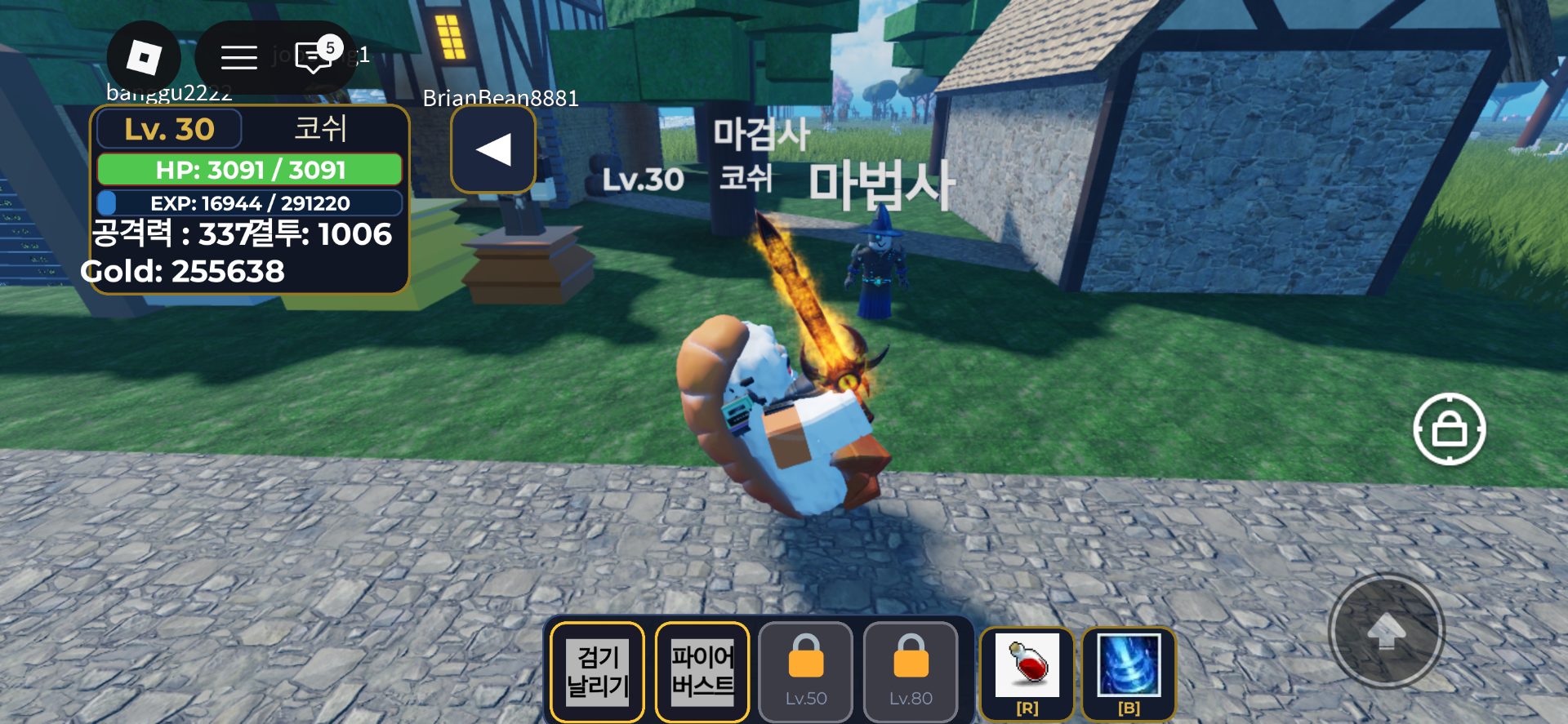Toggle the camera shift-lock button
This screenshot has width=1568, height=724.
pyautogui.click(x=1450, y=429)
